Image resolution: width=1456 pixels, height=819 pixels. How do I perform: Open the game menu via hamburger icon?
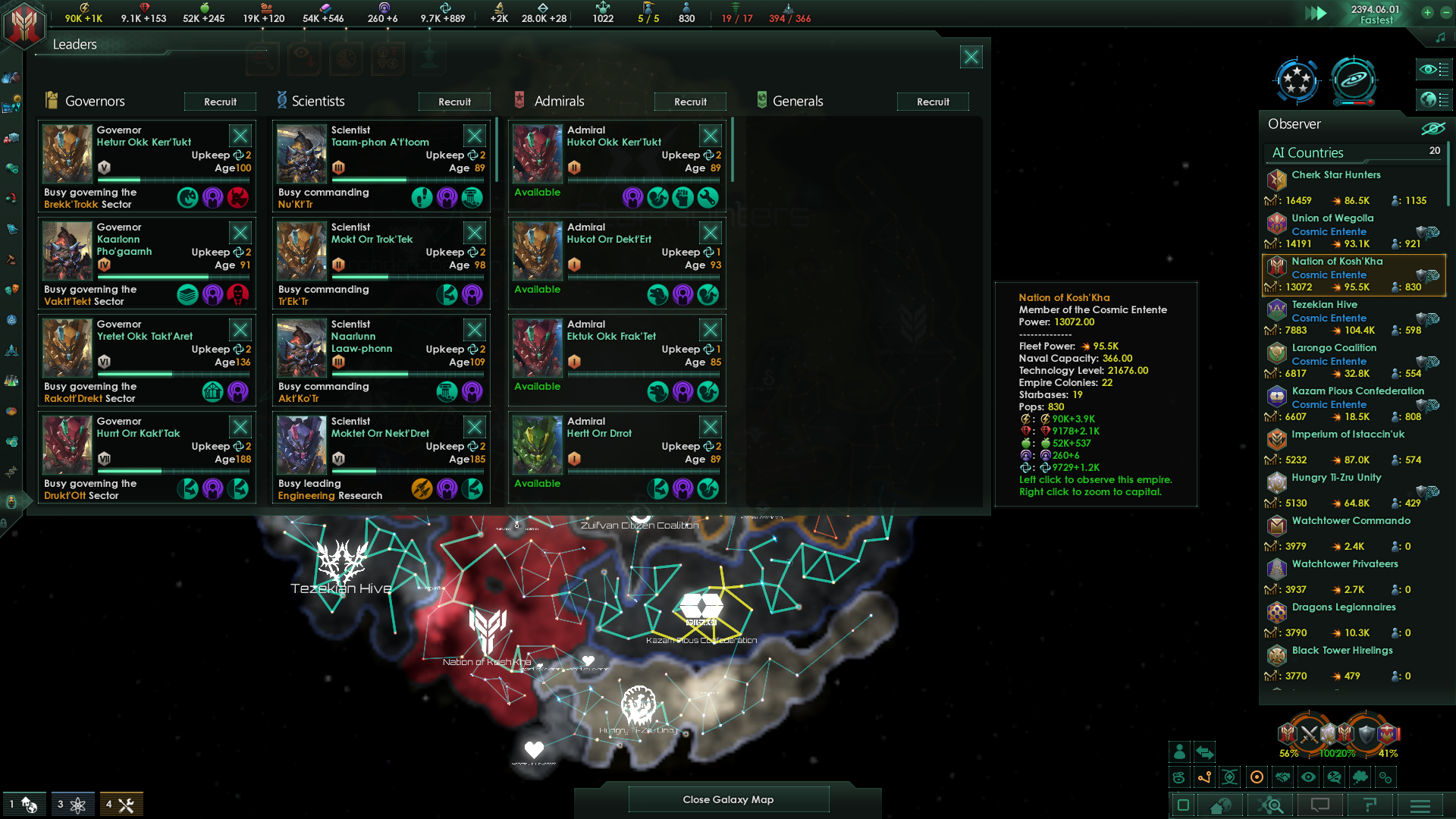pos(1419,806)
